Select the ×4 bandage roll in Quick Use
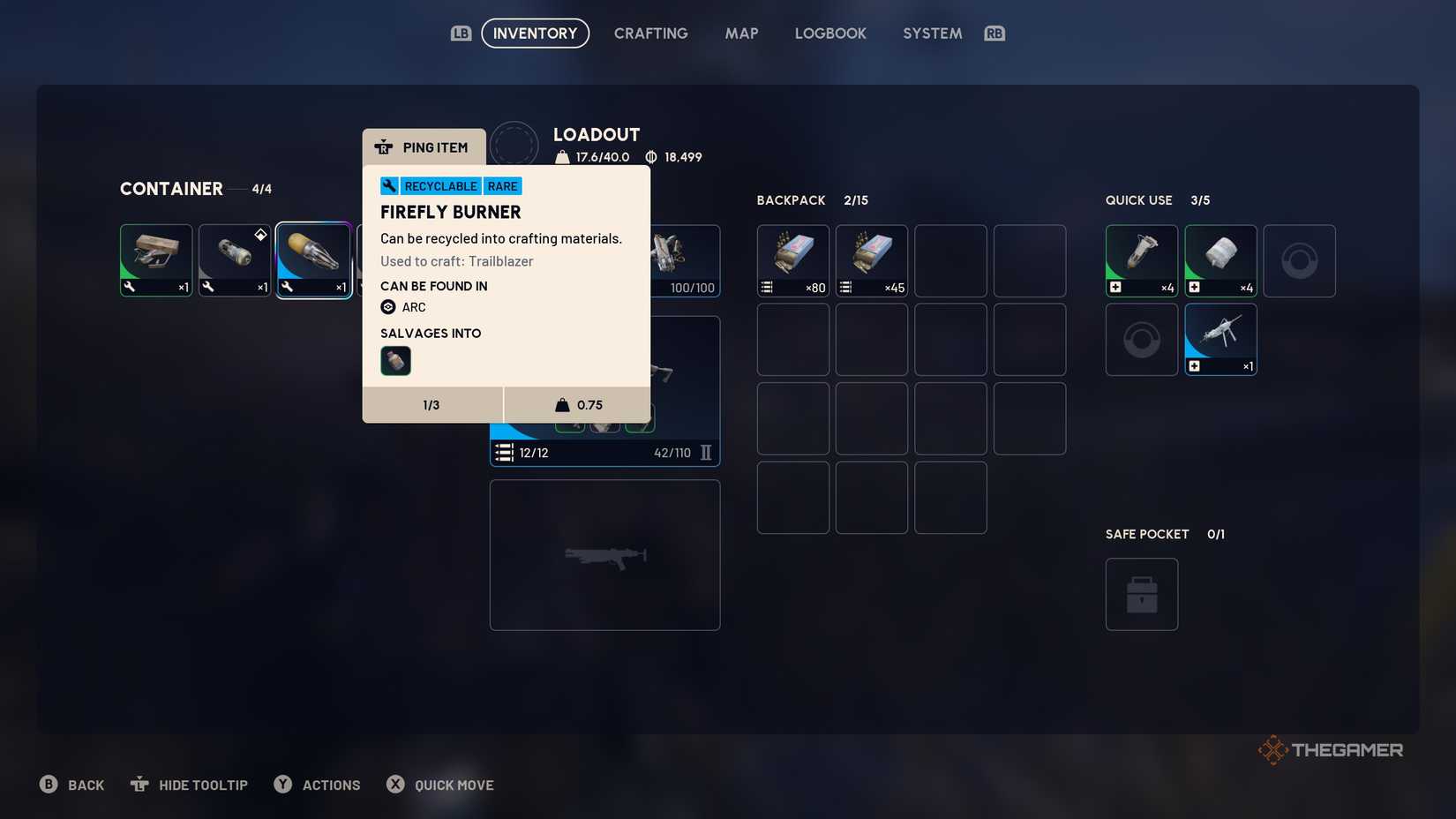 click(1220, 259)
